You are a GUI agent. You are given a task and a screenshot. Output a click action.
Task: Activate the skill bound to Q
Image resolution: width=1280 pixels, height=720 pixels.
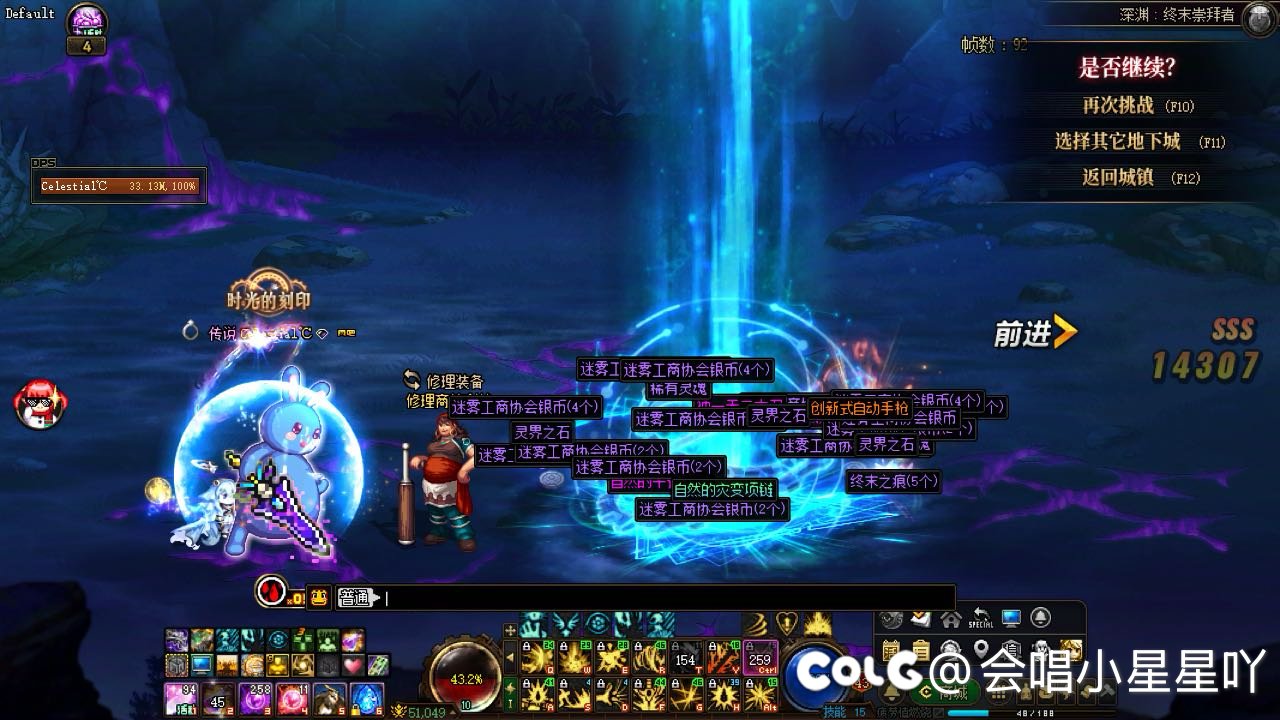(x=538, y=658)
